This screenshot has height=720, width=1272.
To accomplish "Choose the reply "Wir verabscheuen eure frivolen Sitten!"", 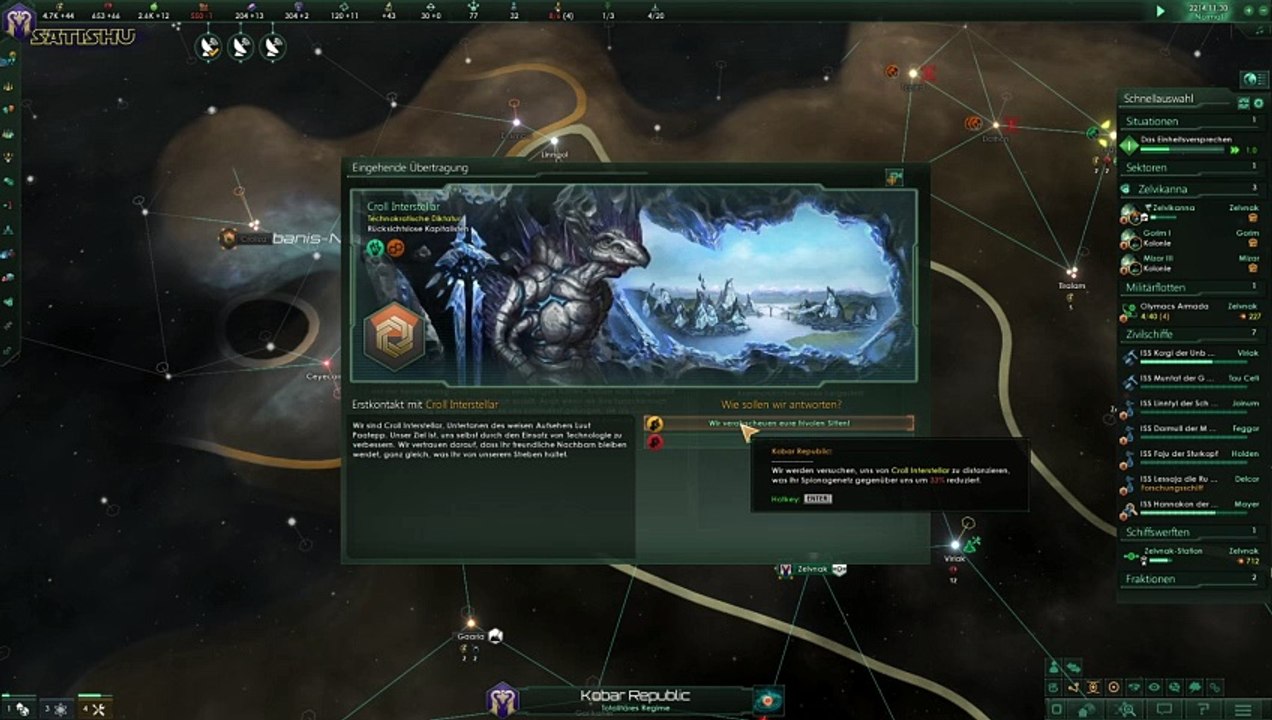I will click(x=781, y=423).
